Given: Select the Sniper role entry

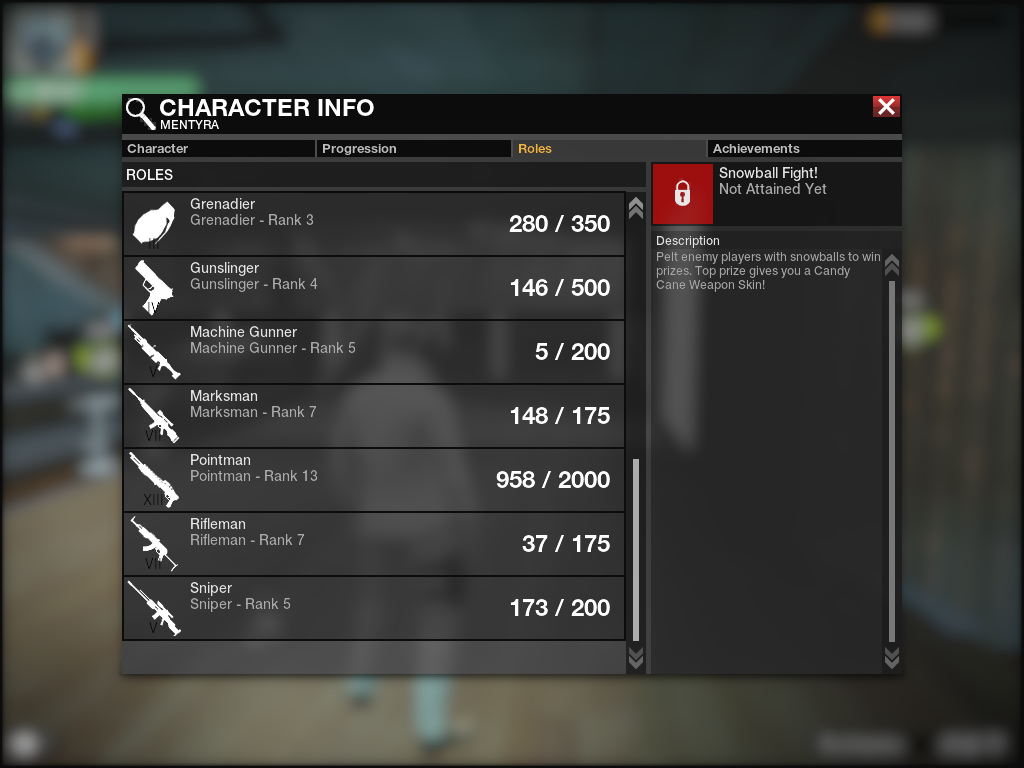Looking at the screenshot, I should (x=373, y=608).
